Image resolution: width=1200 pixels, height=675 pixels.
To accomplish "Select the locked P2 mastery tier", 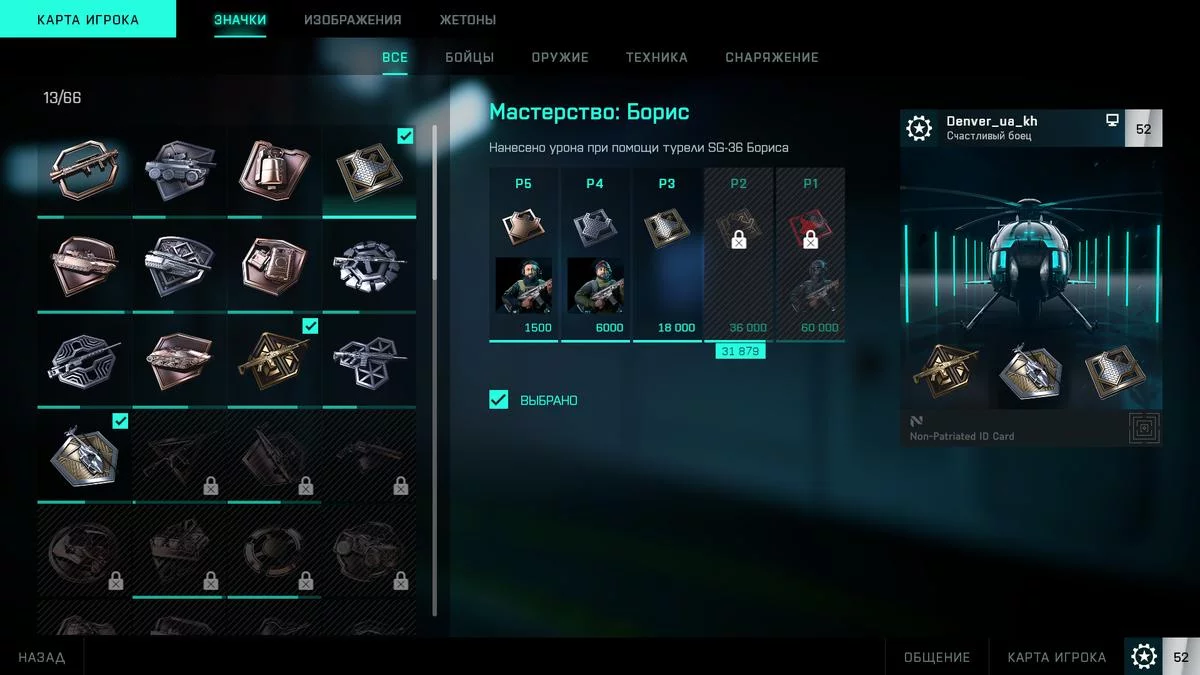I will tap(739, 254).
